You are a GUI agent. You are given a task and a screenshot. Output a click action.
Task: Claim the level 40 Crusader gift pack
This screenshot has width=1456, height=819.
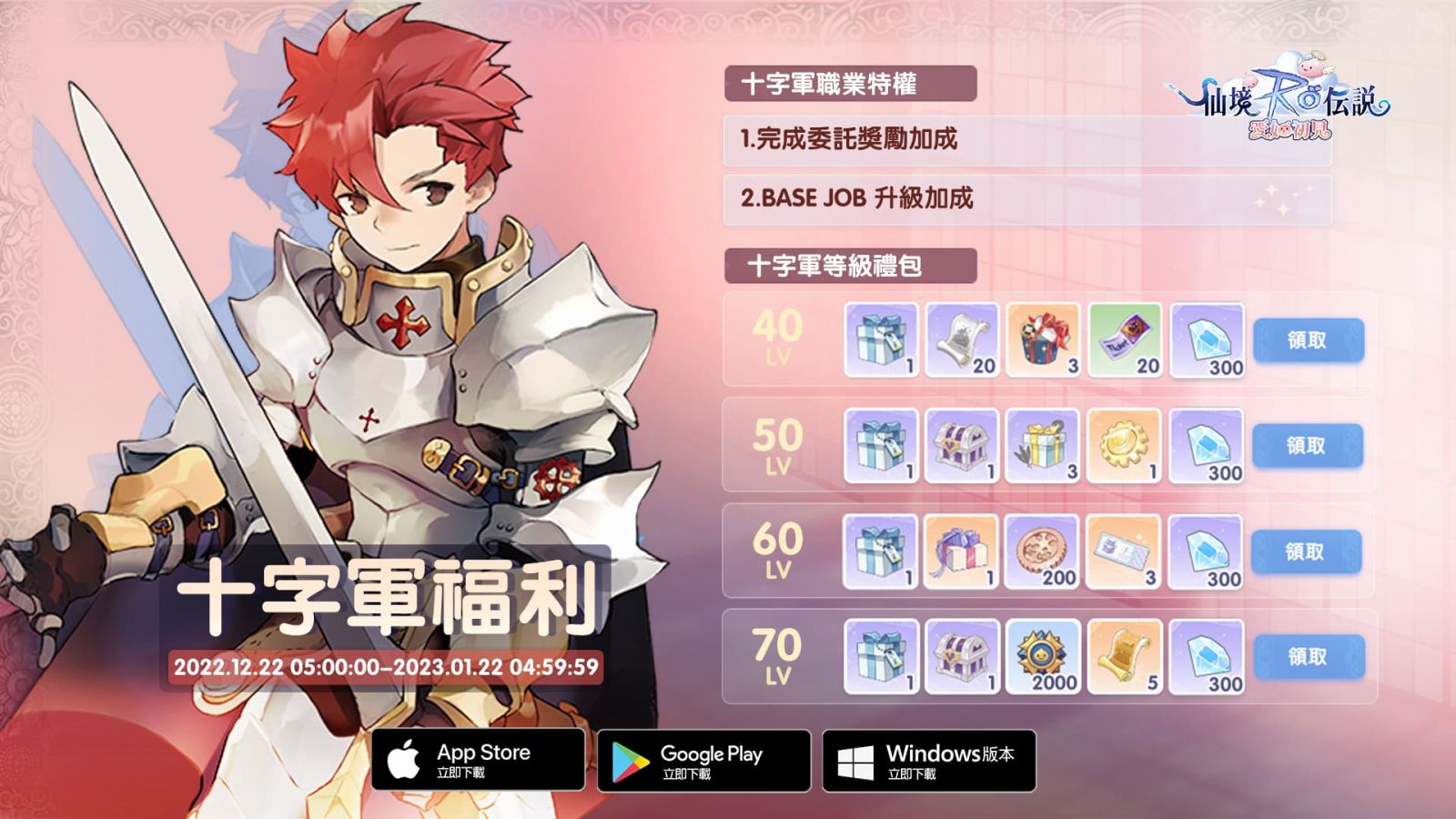coord(1308,340)
